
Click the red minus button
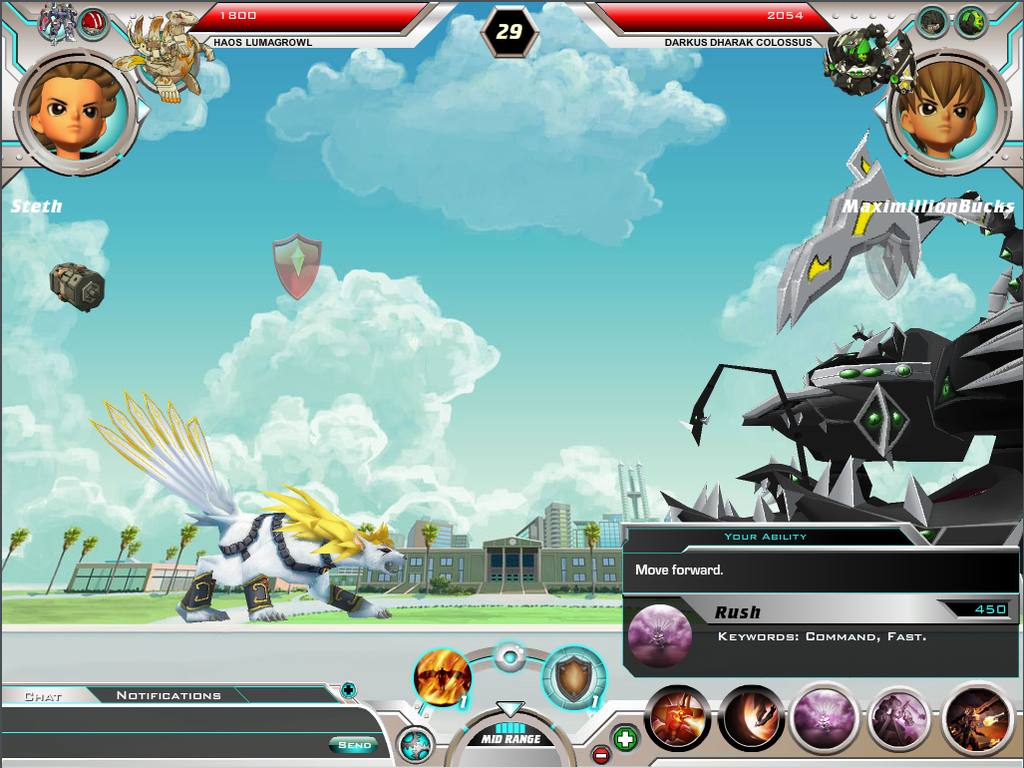click(x=601, y=755)
